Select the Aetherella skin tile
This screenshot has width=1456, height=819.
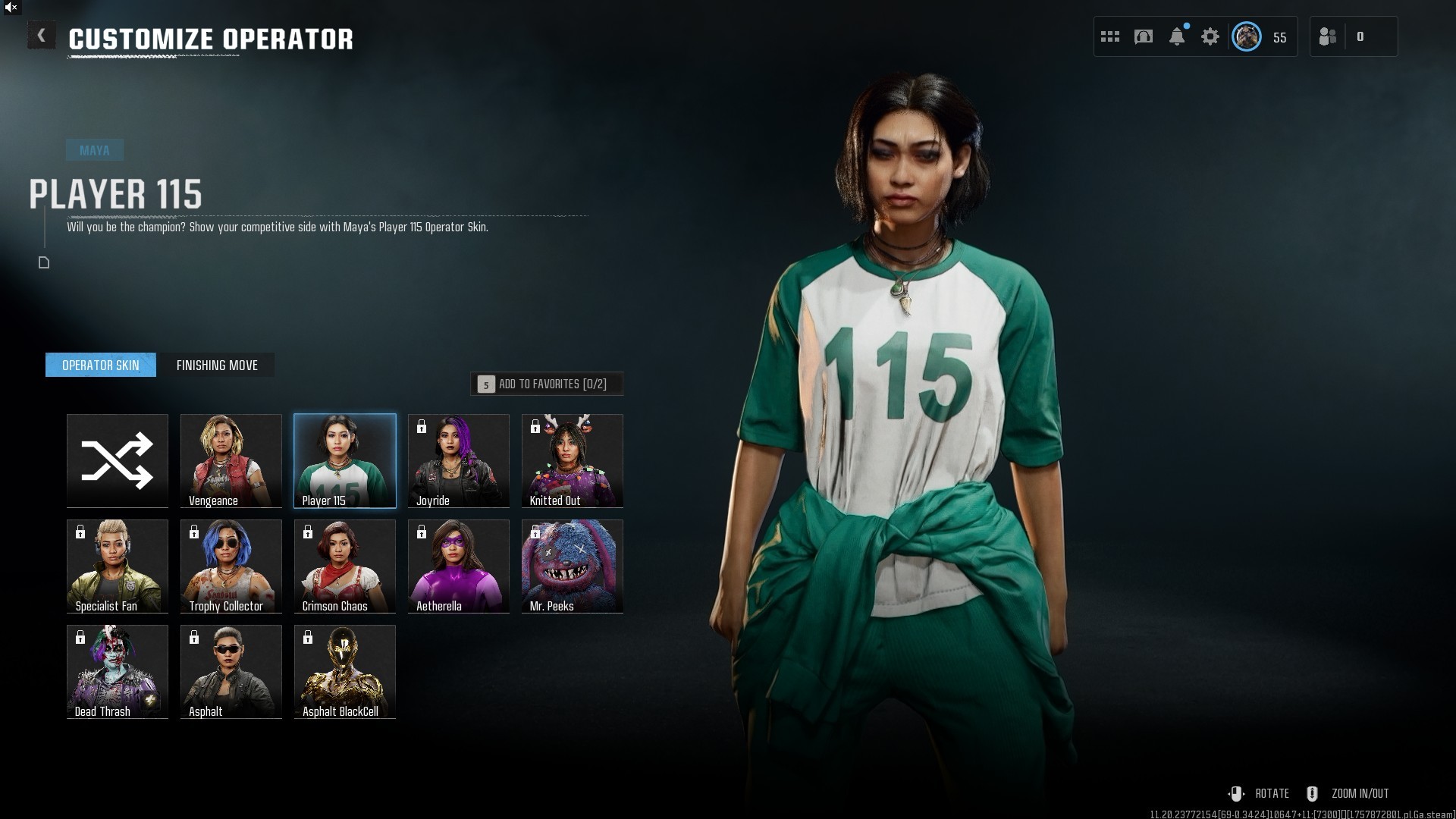pos(459,566)
